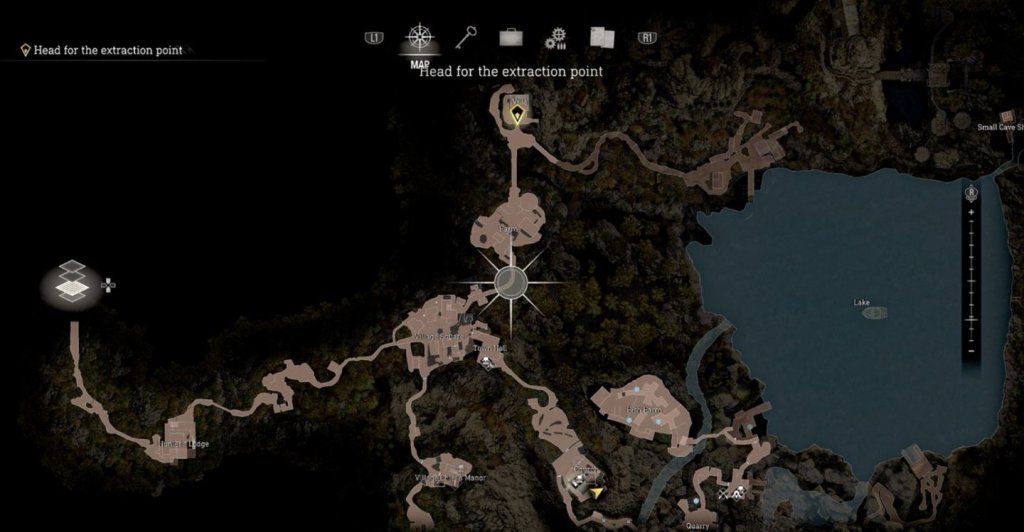Click the plus end of the zoom slider
The height and width of the screenshot is (532, 1024).
(971, 213)
